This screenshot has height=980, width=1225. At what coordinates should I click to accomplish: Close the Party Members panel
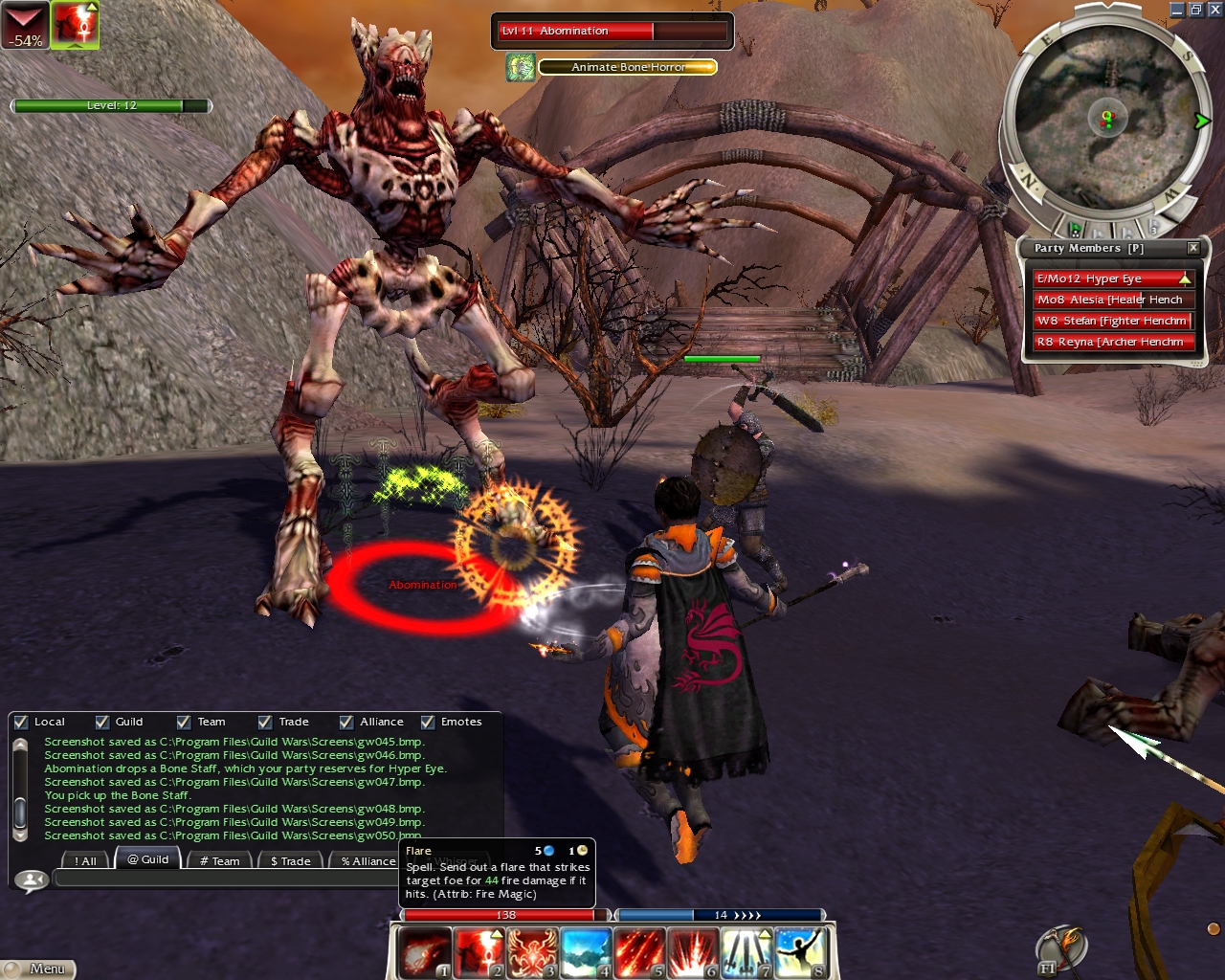[x=1192, y=248]
